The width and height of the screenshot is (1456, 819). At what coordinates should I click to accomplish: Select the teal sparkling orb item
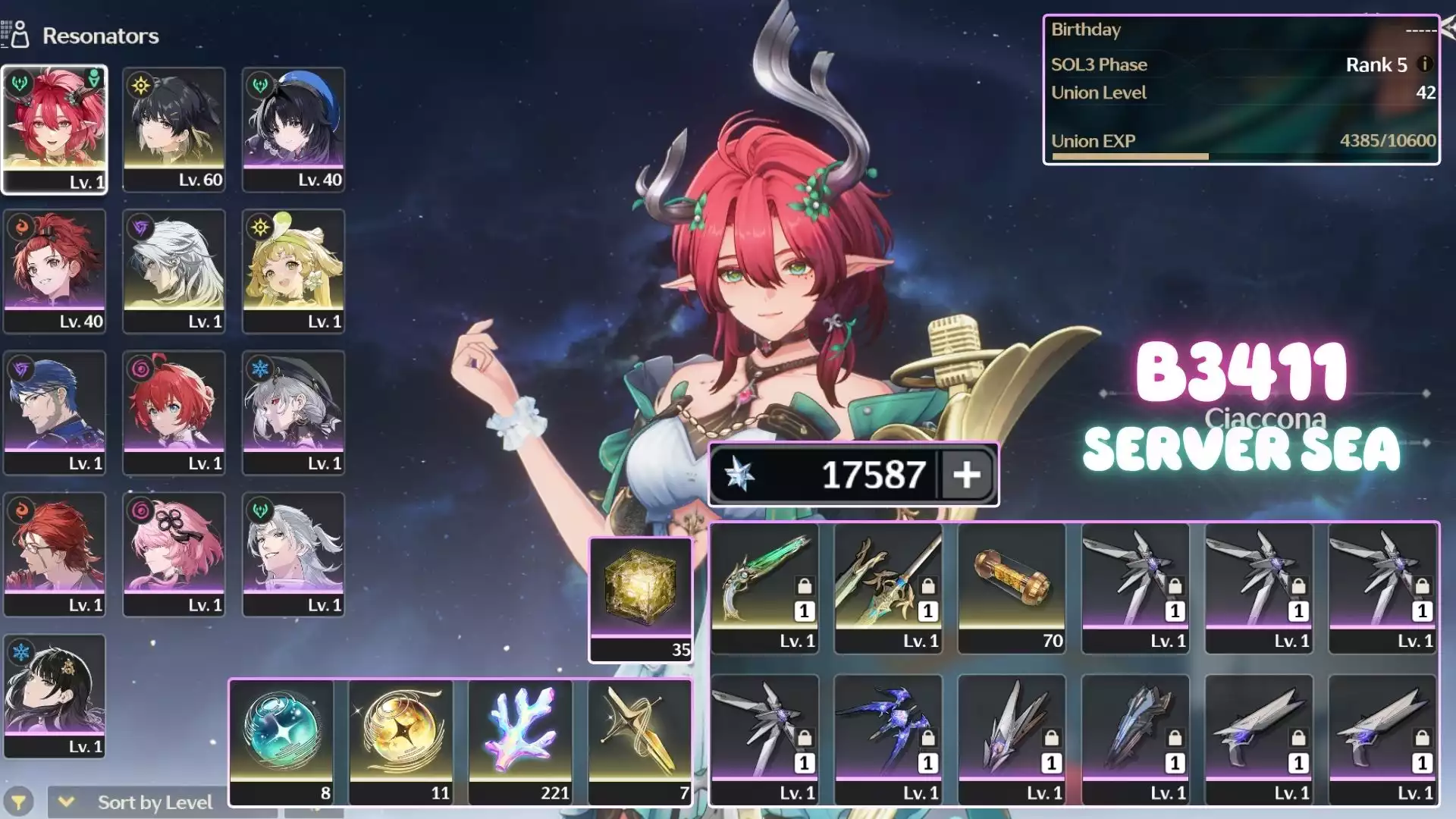pos(282,741)
